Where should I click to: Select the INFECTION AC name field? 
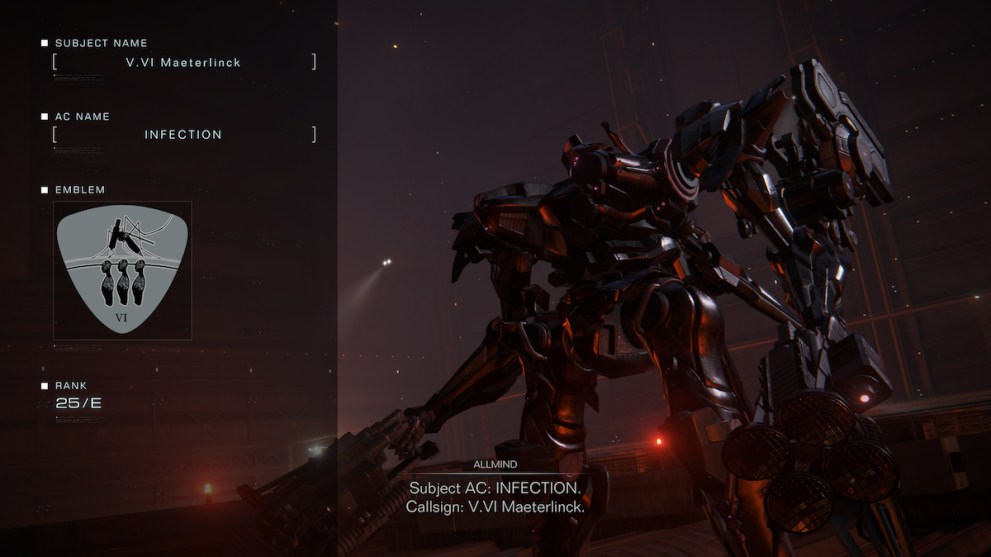click(x=184, y=135)
